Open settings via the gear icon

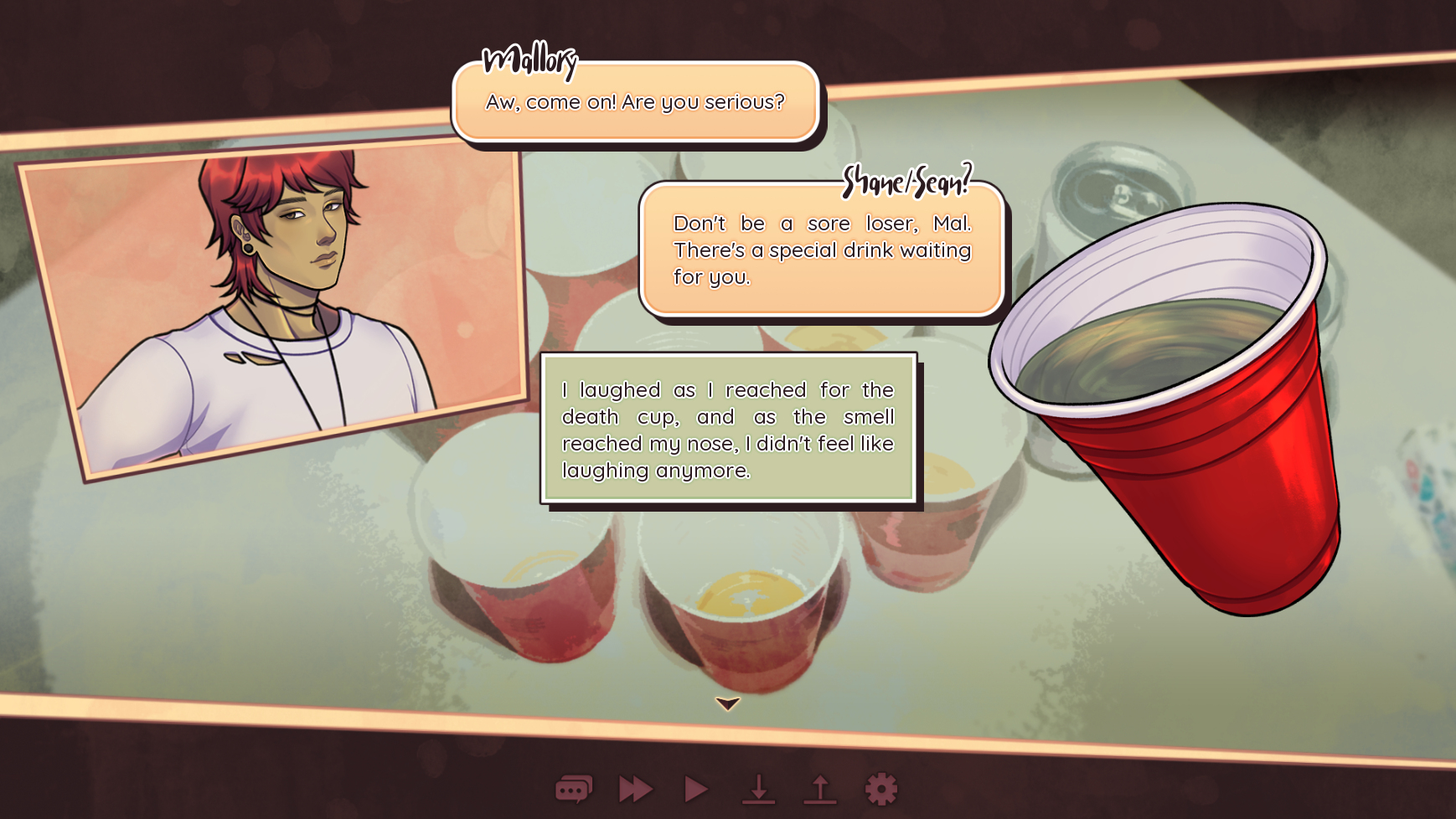(x=880, y=789)
